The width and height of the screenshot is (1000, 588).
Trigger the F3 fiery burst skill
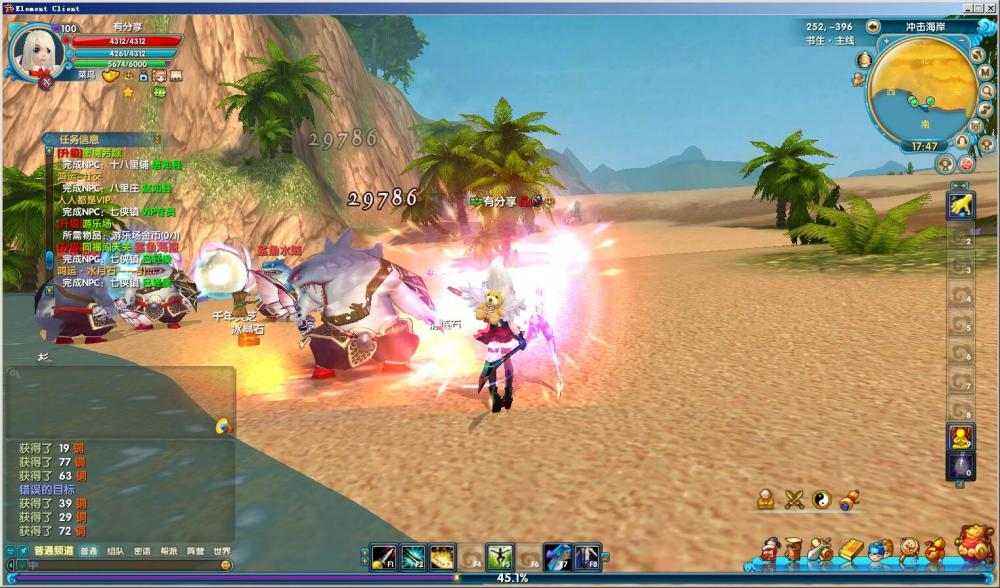pyautogui.click(x=442, y=557)
